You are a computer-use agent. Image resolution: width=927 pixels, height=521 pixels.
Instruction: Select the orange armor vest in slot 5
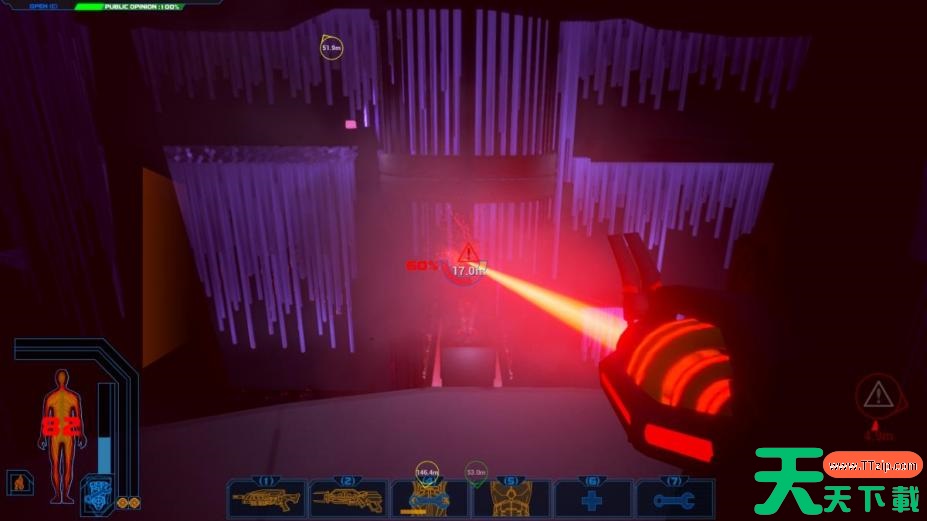click(x=511, y=497)
